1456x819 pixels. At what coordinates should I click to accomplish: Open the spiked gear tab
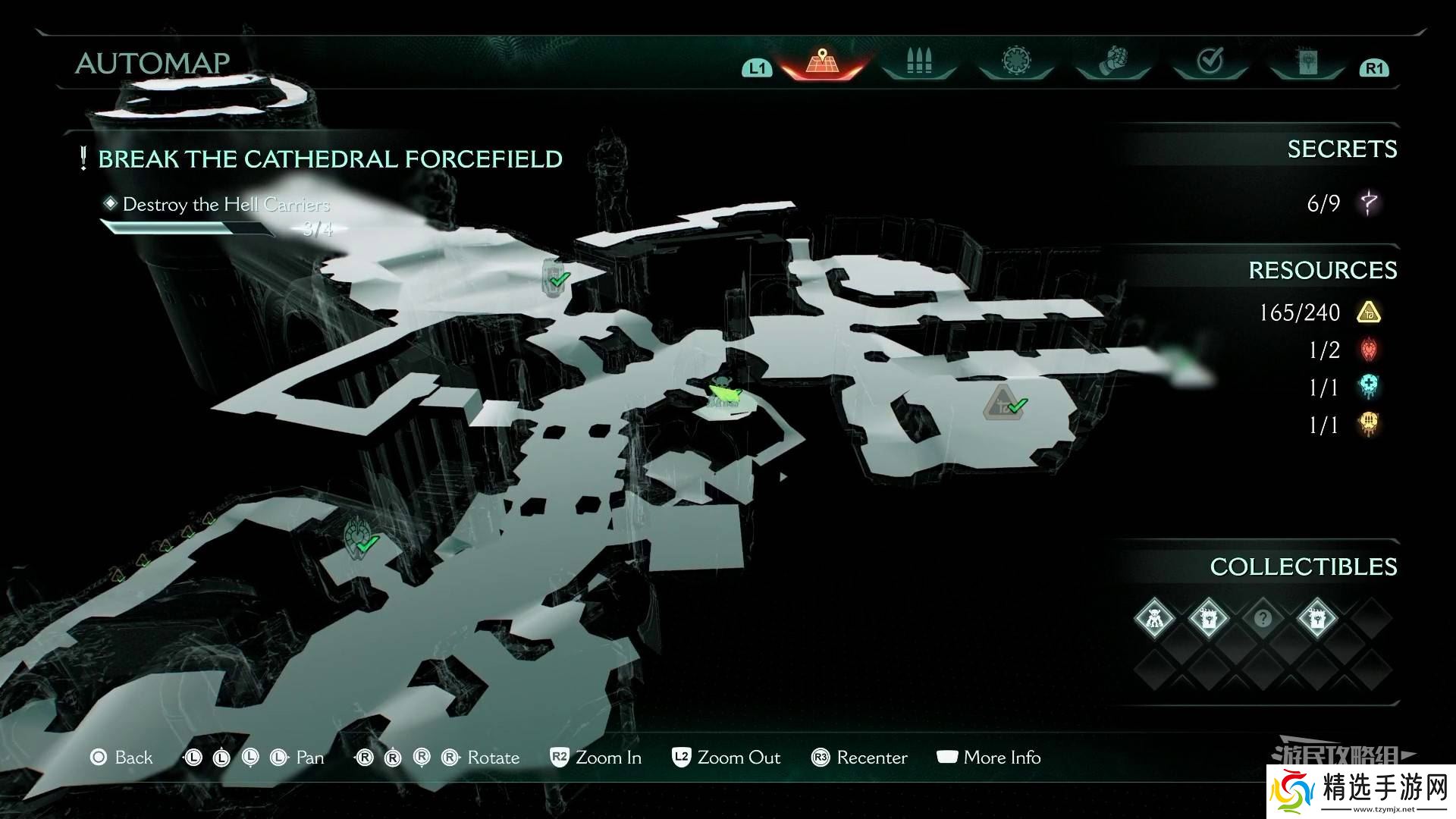pyautogui.click(x=1015, y=62)
